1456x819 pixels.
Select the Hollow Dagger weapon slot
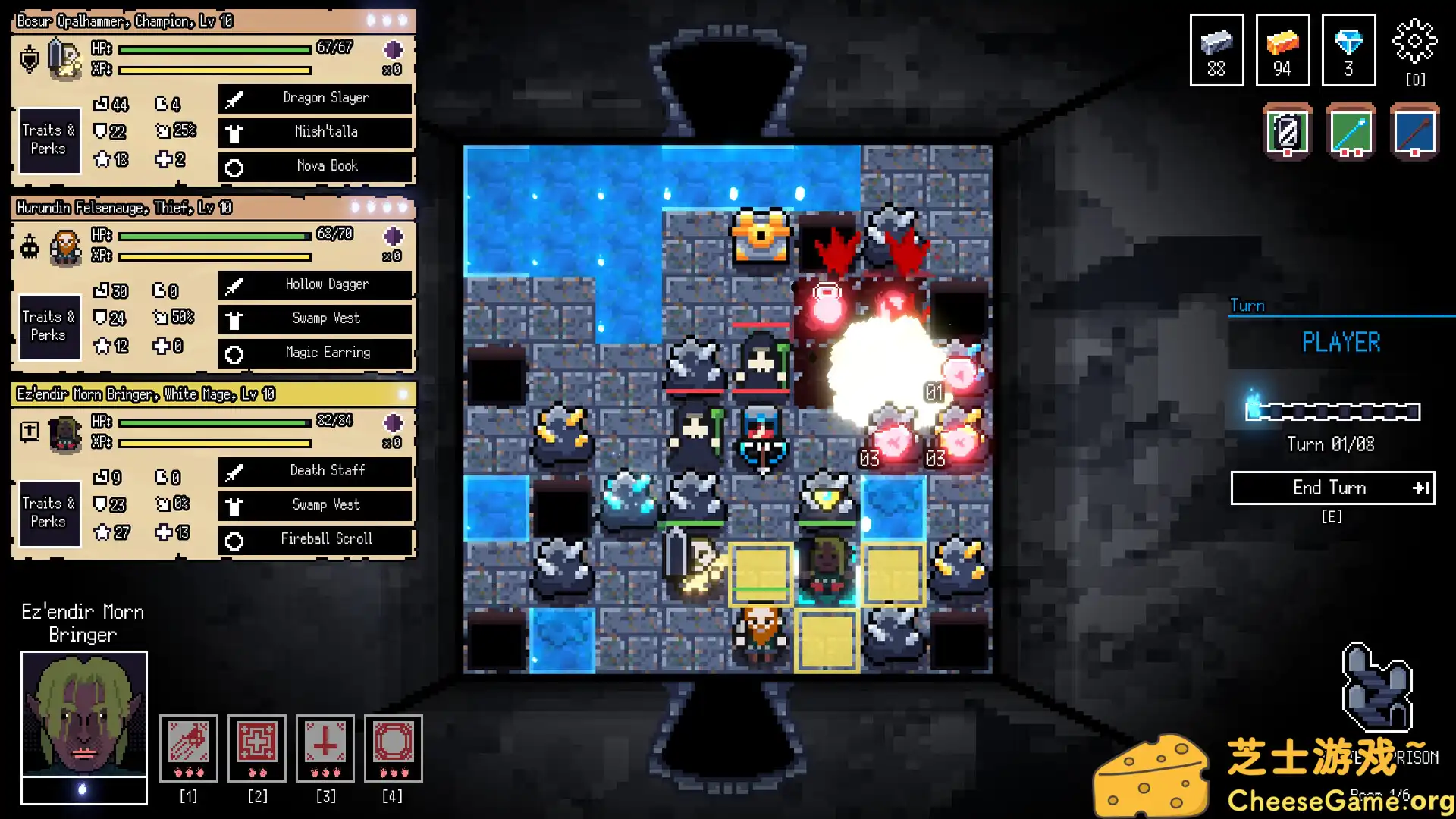315,284
